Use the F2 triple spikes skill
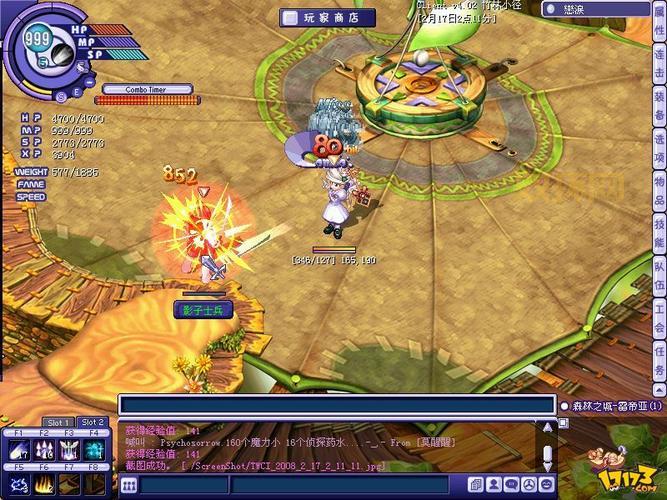The image size is (667, 500). pyautogui.click(x=44, y=451)
